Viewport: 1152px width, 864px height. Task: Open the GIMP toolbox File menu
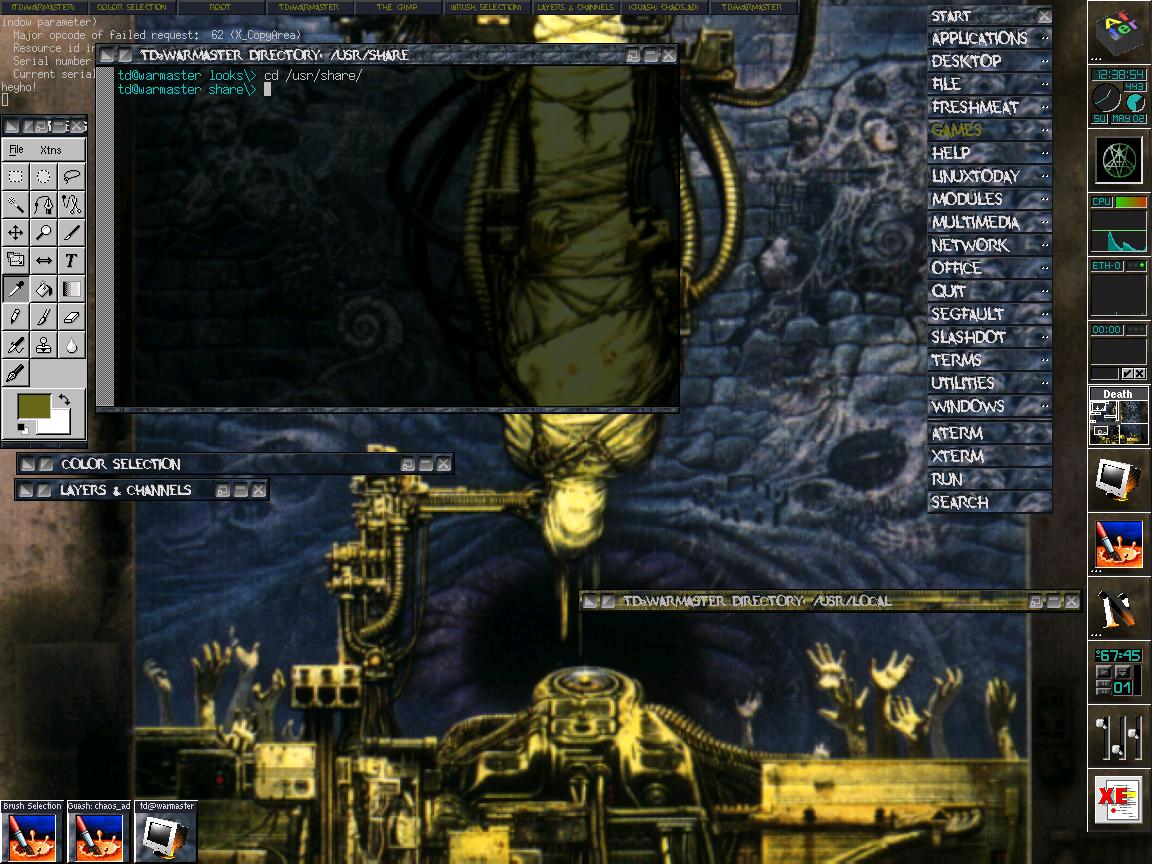coord(16,150)
